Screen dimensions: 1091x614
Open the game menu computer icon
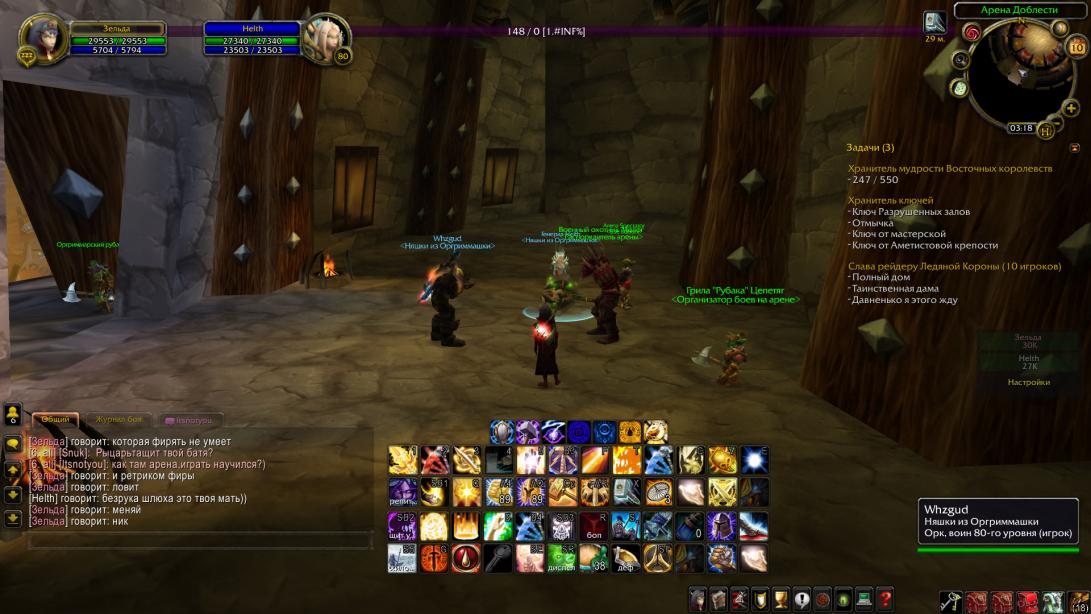pos(863,599)
